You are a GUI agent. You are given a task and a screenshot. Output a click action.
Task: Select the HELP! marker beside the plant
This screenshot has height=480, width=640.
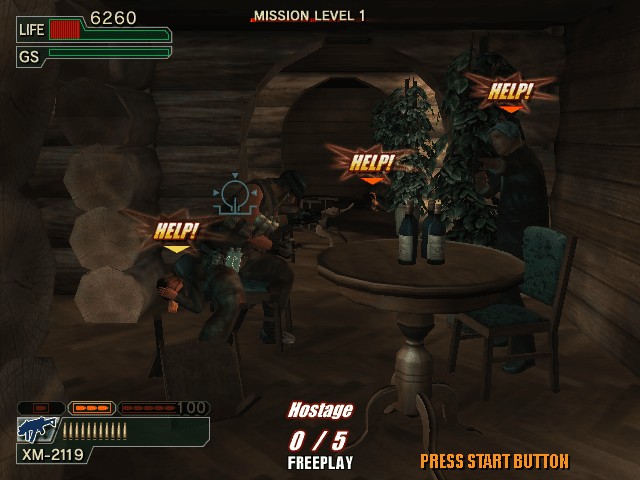pyautogui.click(x=371, y=162)
